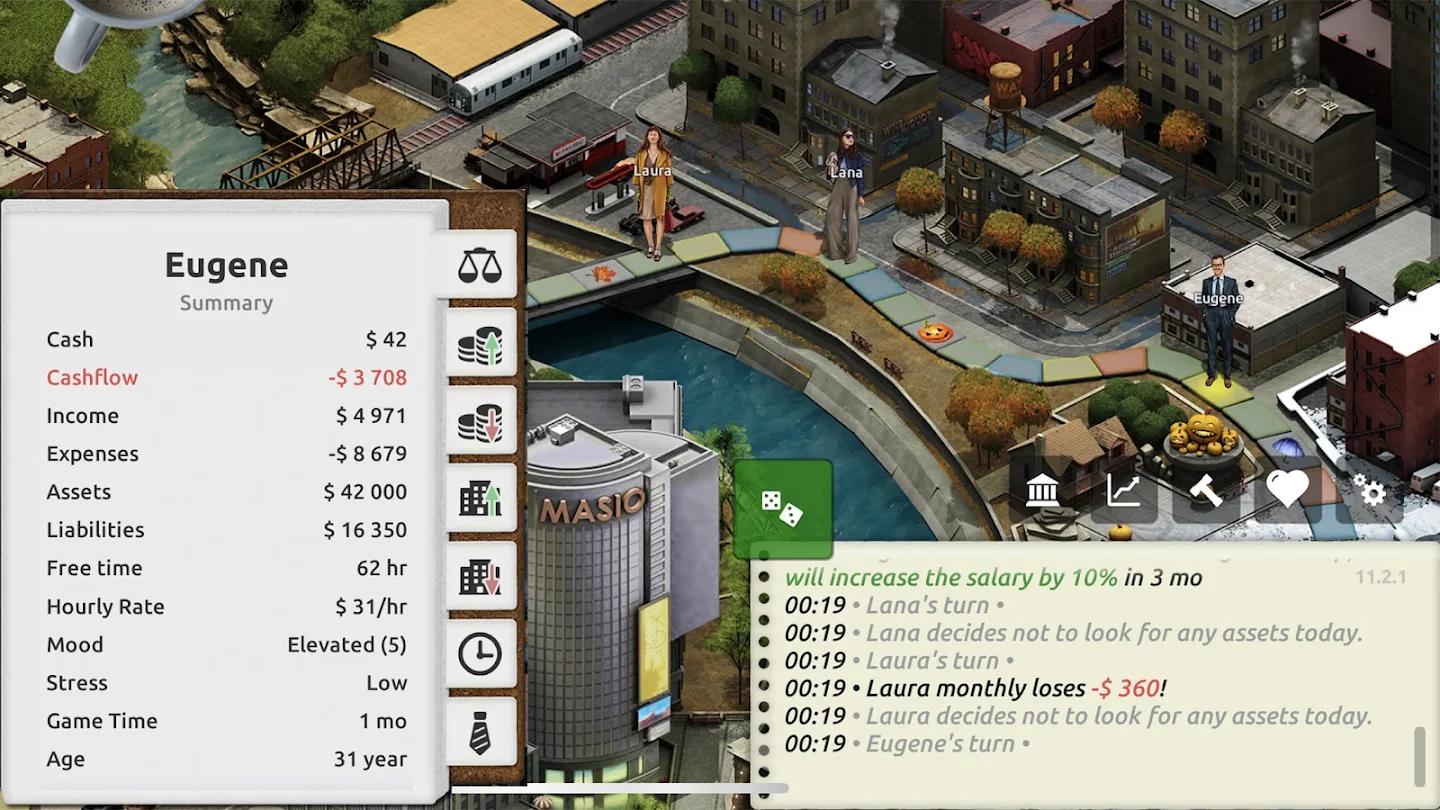Roll the green dice button

point(782,508)
